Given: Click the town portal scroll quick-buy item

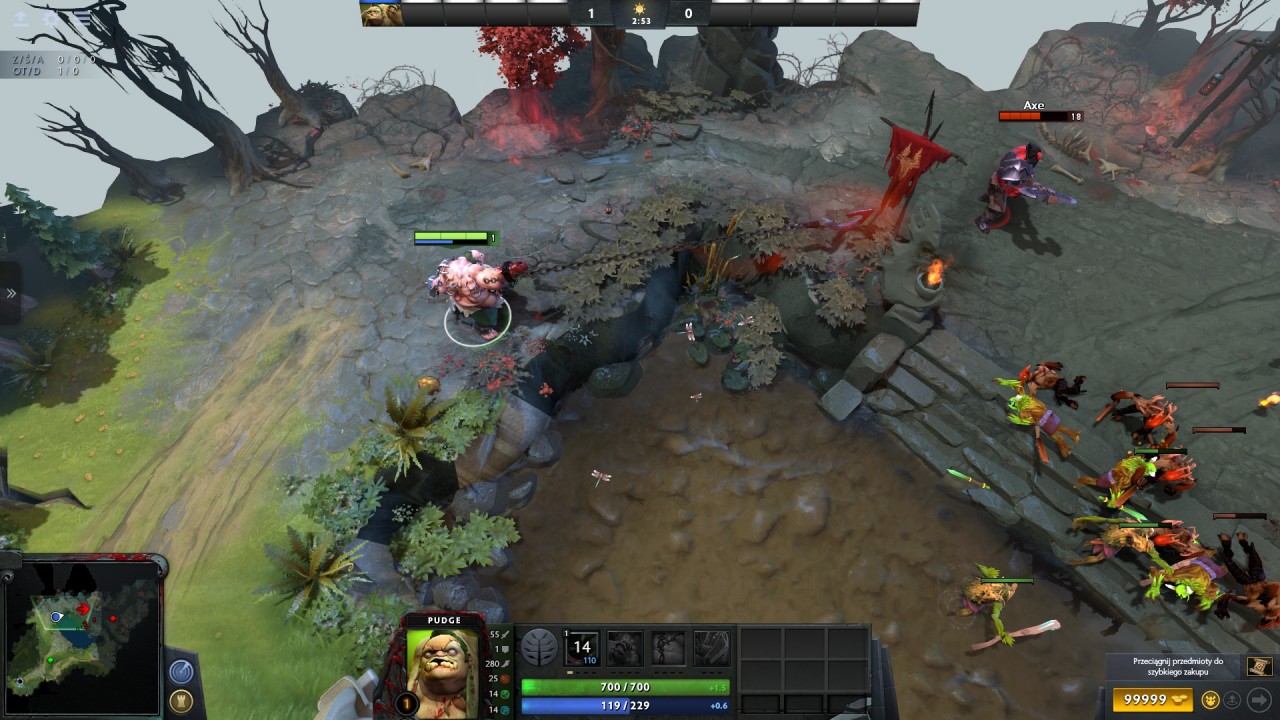Looking at the screenshot, I should coord(1259,667).
